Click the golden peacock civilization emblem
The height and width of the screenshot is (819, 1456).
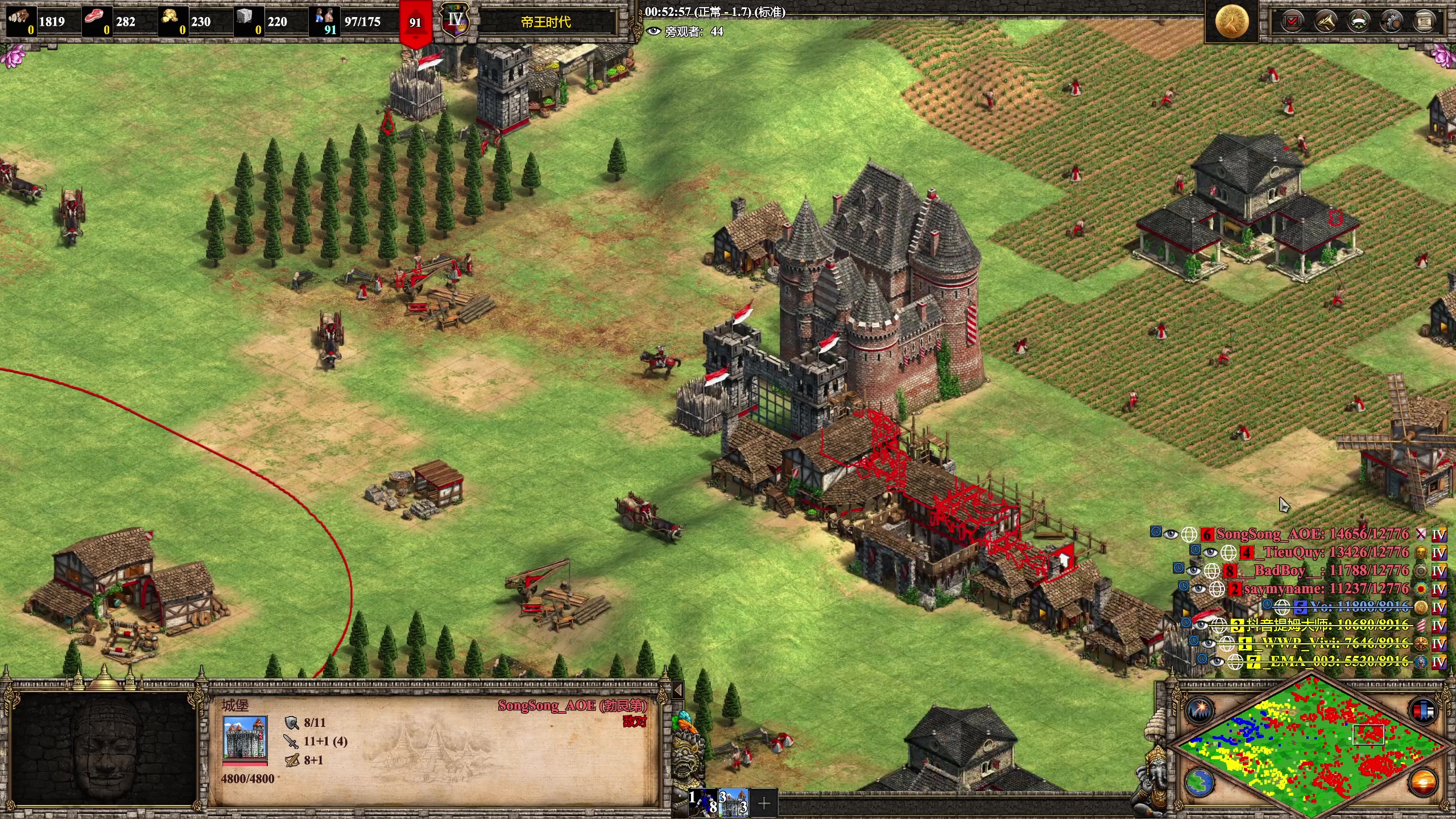click(1231, 22)
